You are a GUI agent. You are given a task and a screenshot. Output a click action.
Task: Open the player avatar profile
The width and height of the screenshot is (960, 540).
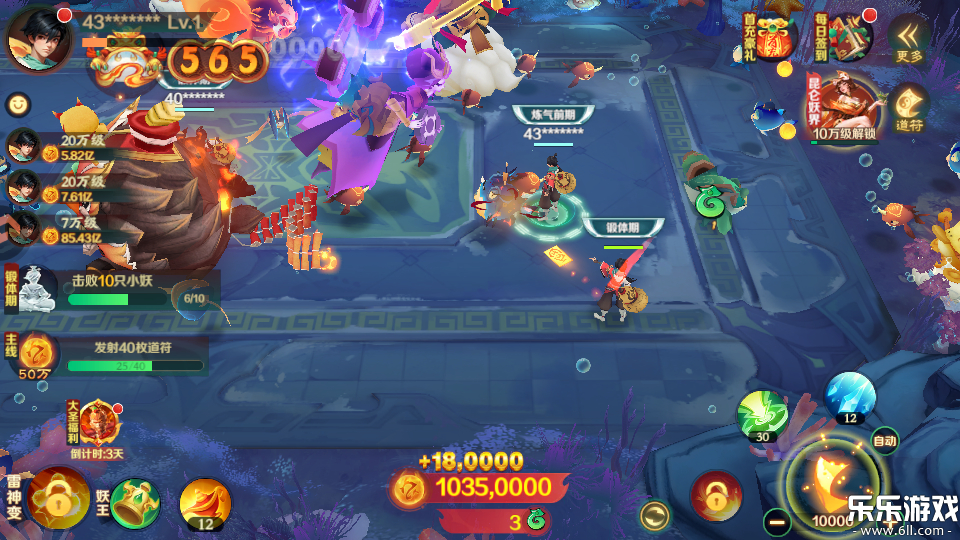click(38, 38)
